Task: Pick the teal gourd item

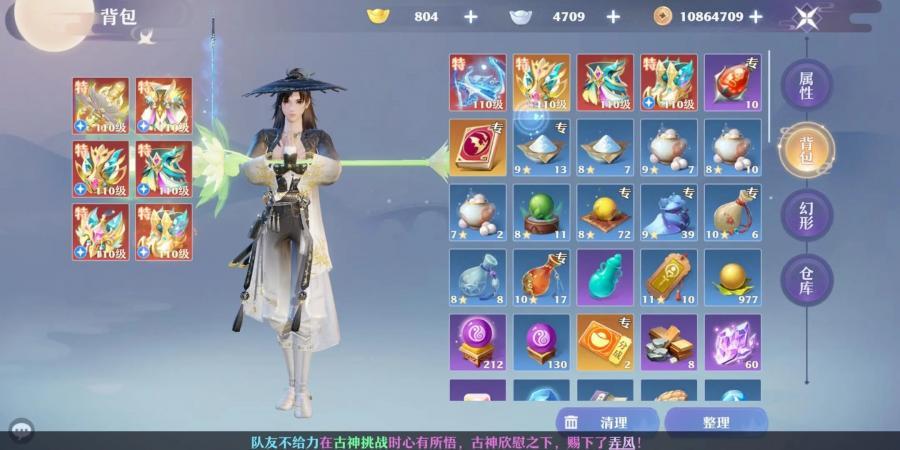Action: [605, 277]
